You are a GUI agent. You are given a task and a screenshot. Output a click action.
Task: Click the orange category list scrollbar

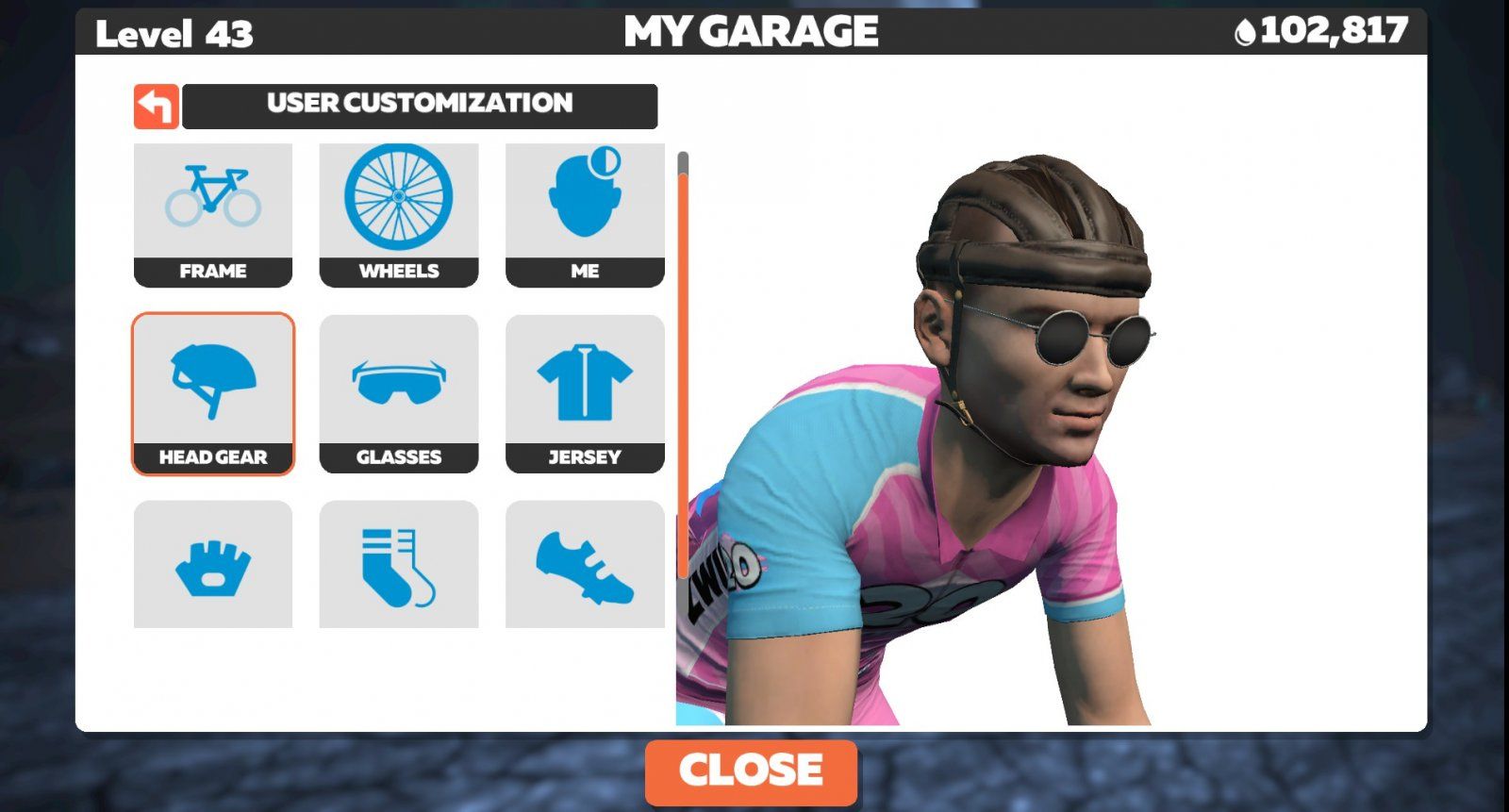[x=683, y=377]
